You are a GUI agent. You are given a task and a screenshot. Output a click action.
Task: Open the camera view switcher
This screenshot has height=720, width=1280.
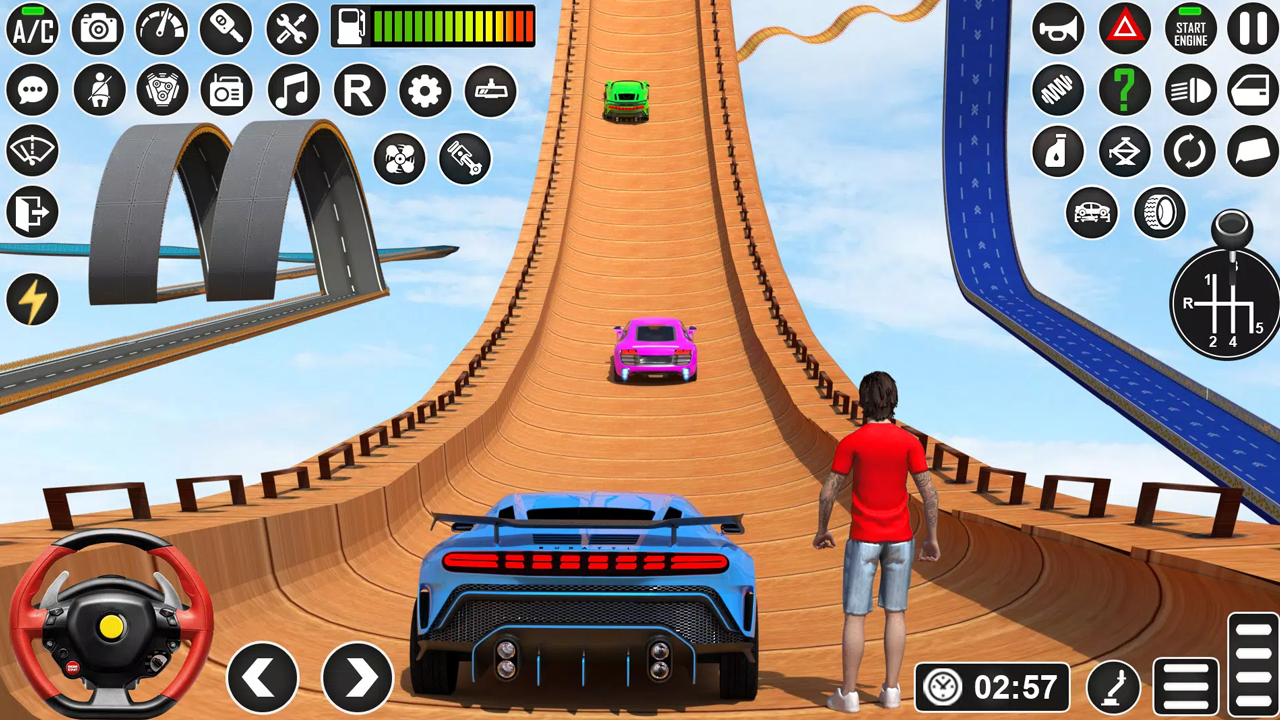[97, 30]
